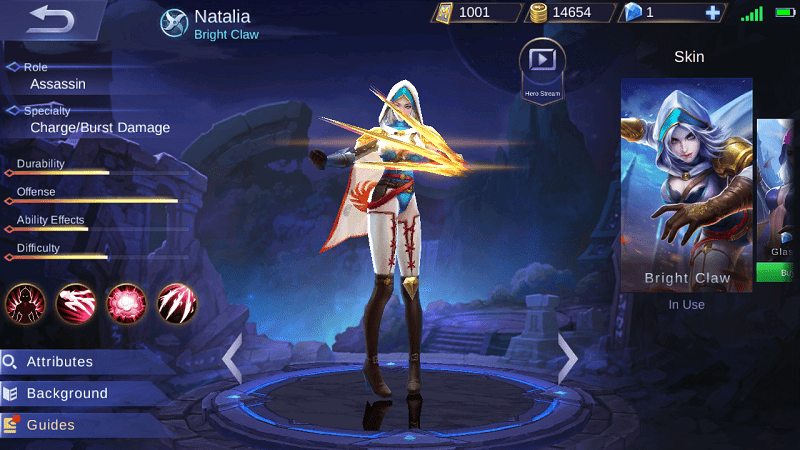Viewport: 800px width, 450px height.
Task: Open the Background story section
Action: click(66, 394)
